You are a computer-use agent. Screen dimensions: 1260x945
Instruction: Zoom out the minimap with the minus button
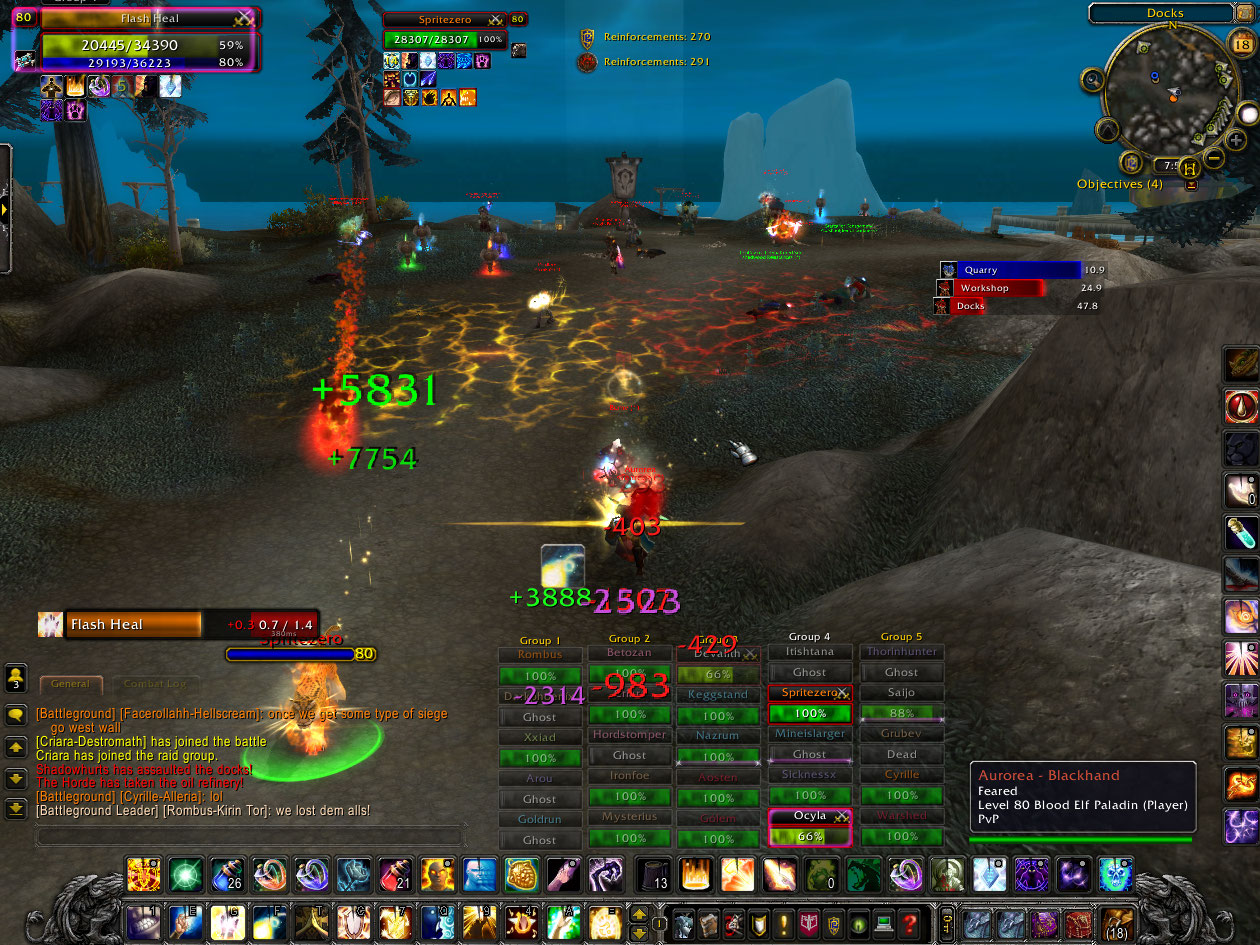pyautogui.click(x=1212, y=157)
